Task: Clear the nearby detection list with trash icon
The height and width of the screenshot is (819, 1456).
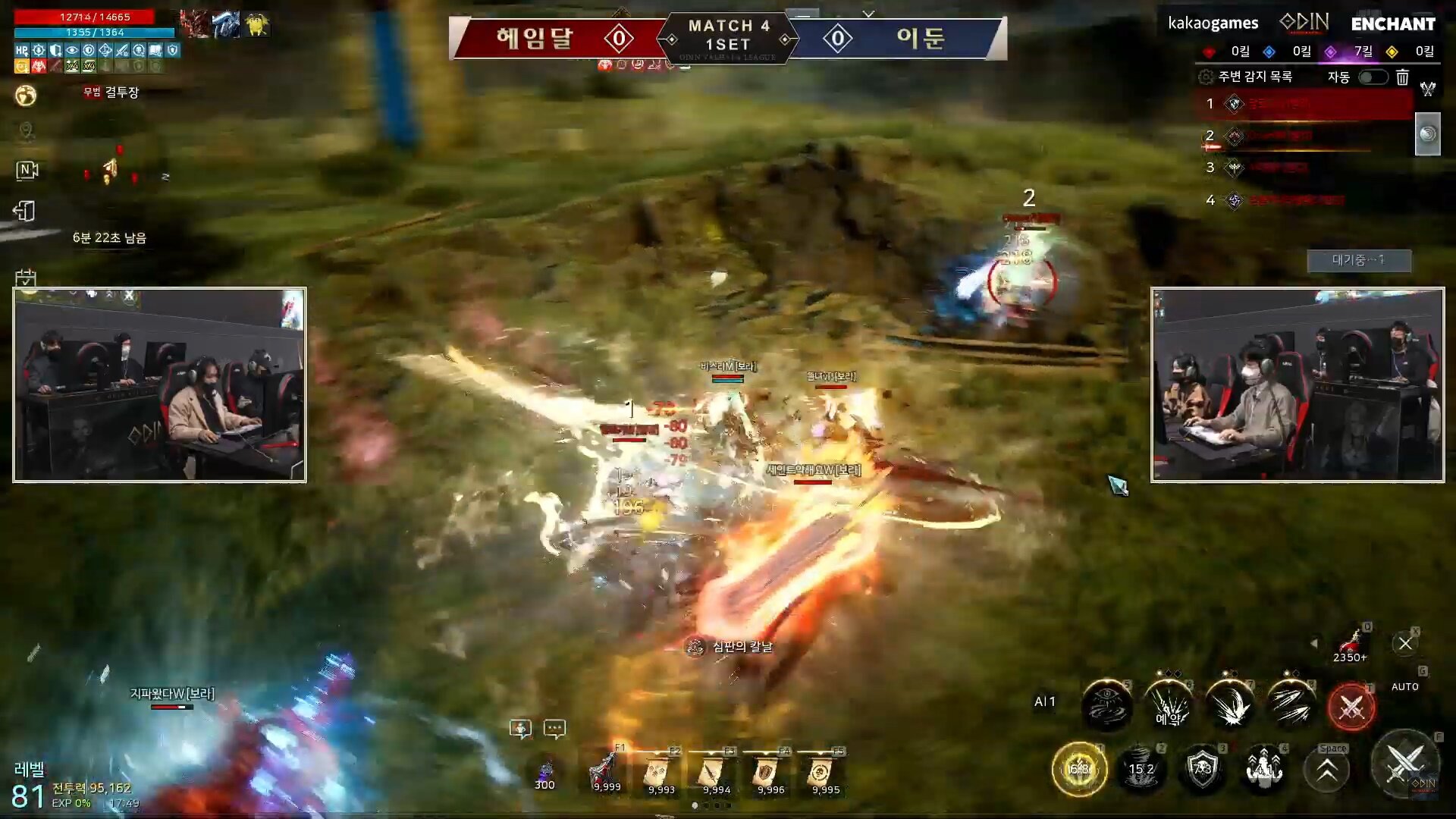Action: point(1402,77)
